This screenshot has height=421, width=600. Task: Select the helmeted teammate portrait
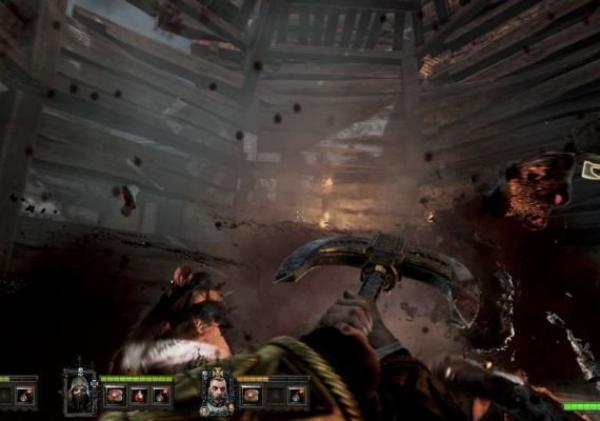click(x=79, y=391)
